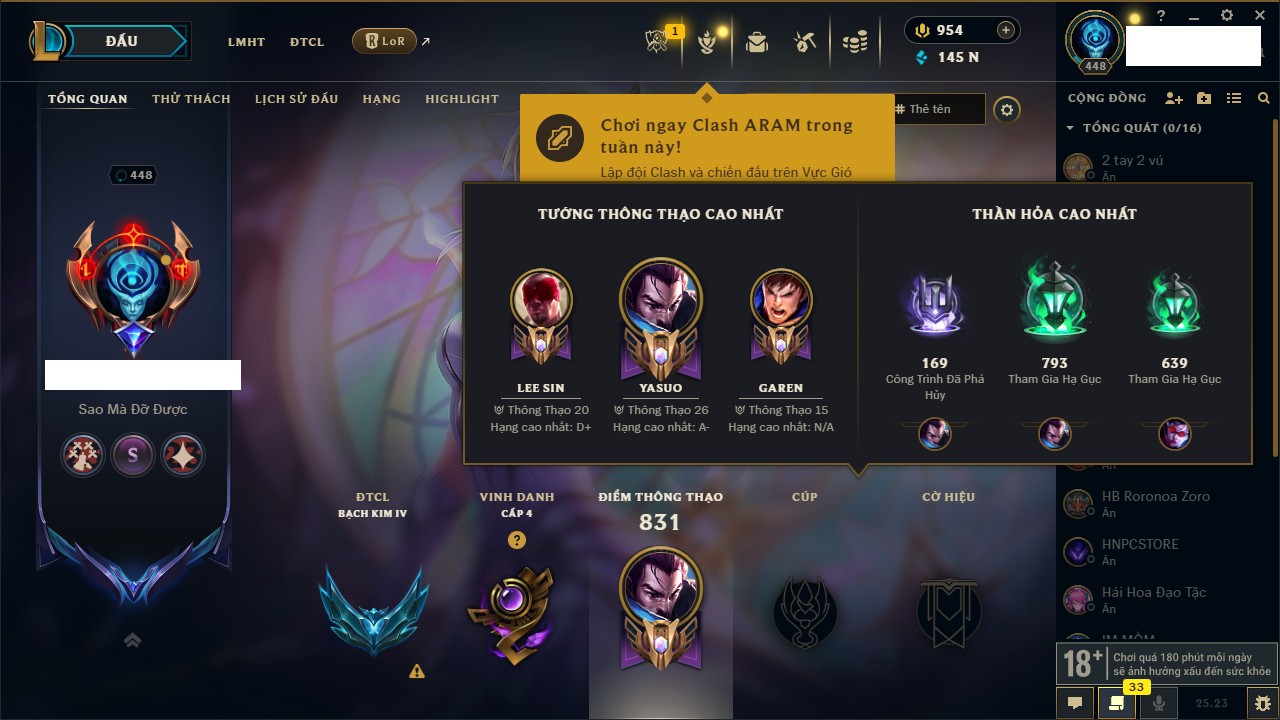
Task: Open the LMHT game tab
Action: pyautogui.click(x=246, y=42)
